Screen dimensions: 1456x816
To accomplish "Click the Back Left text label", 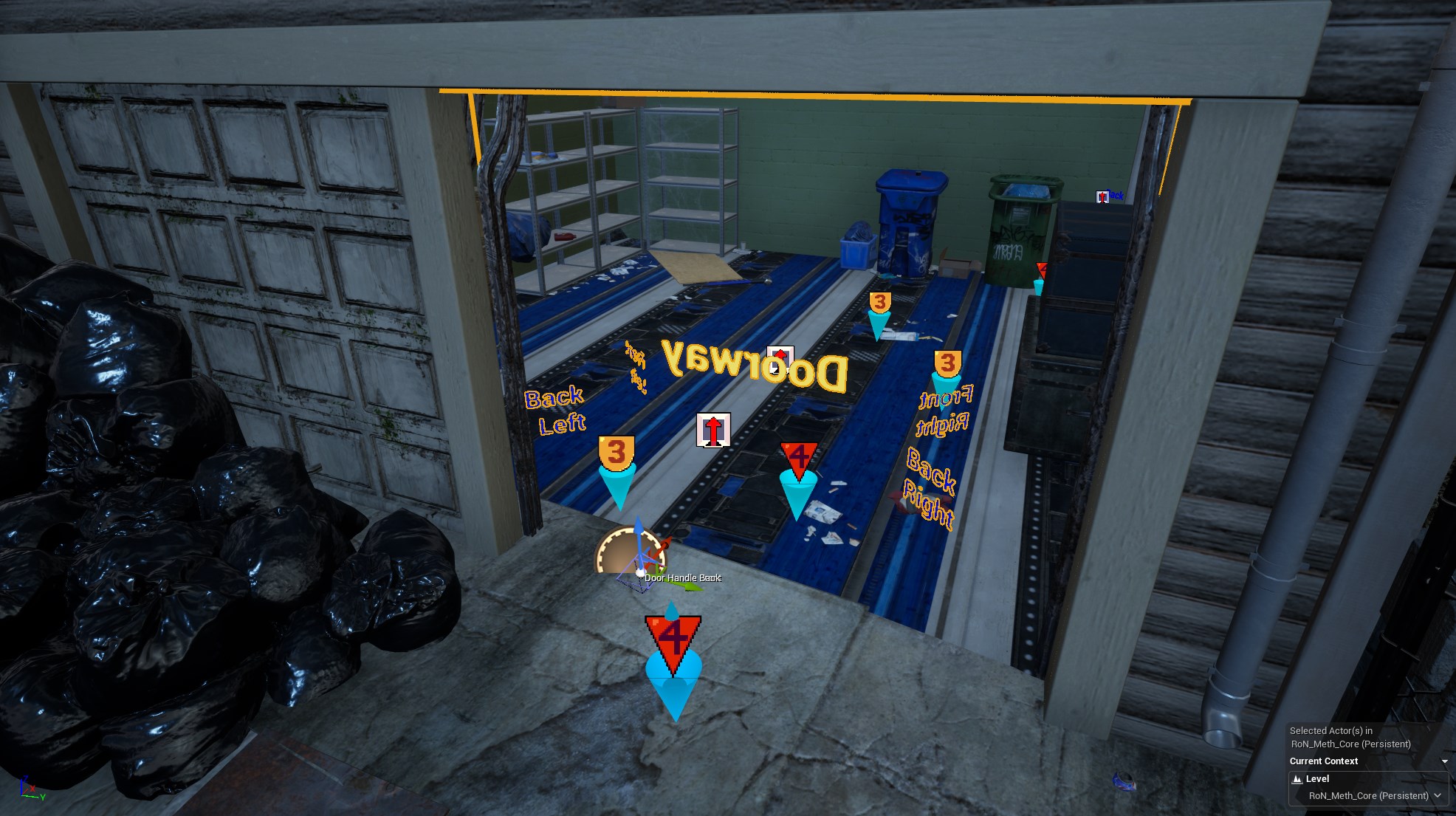I will pos(557,410).
